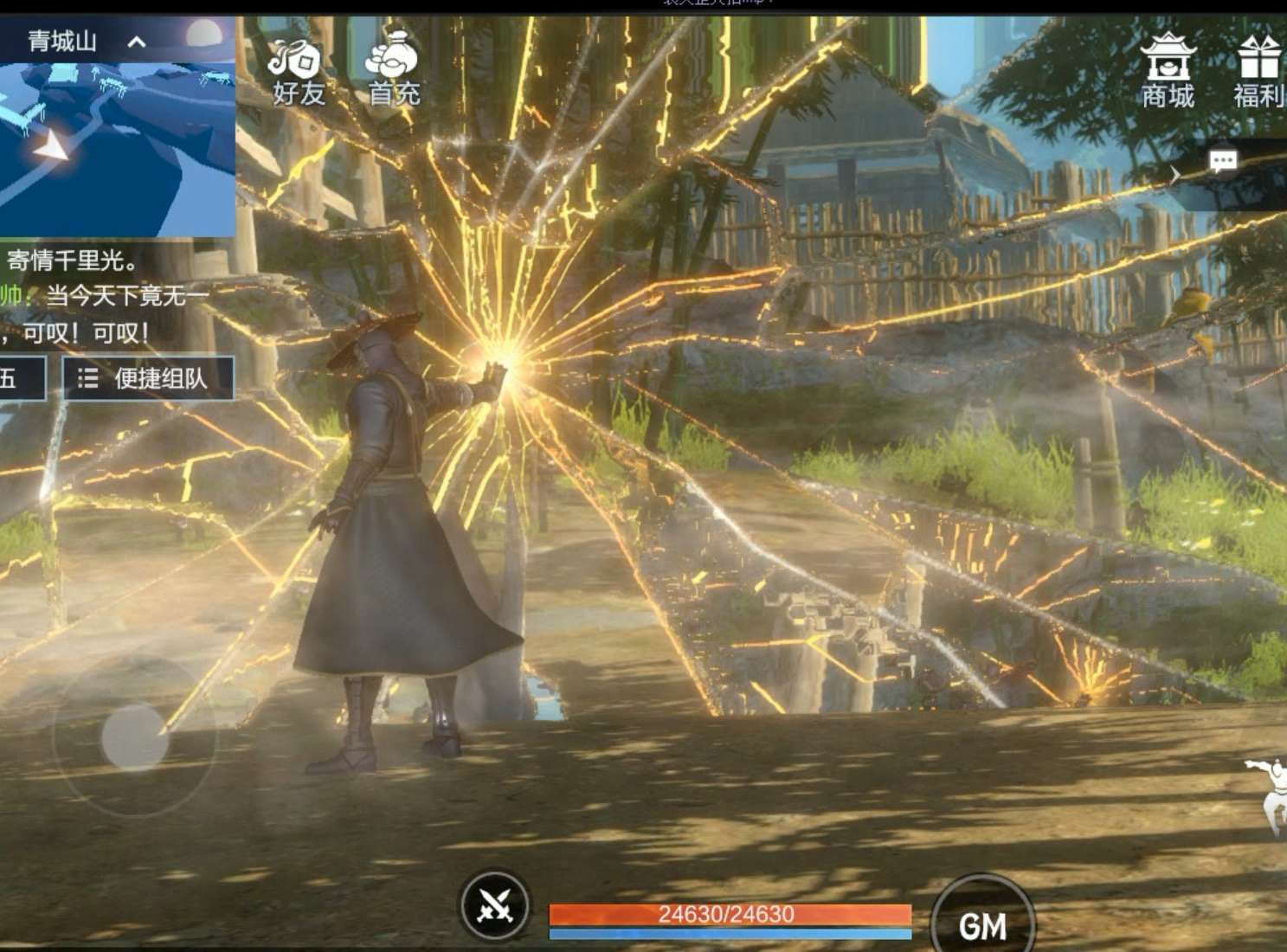Toggle the crossed swords combat button
1287x952 pixels.
coord(494,906)
